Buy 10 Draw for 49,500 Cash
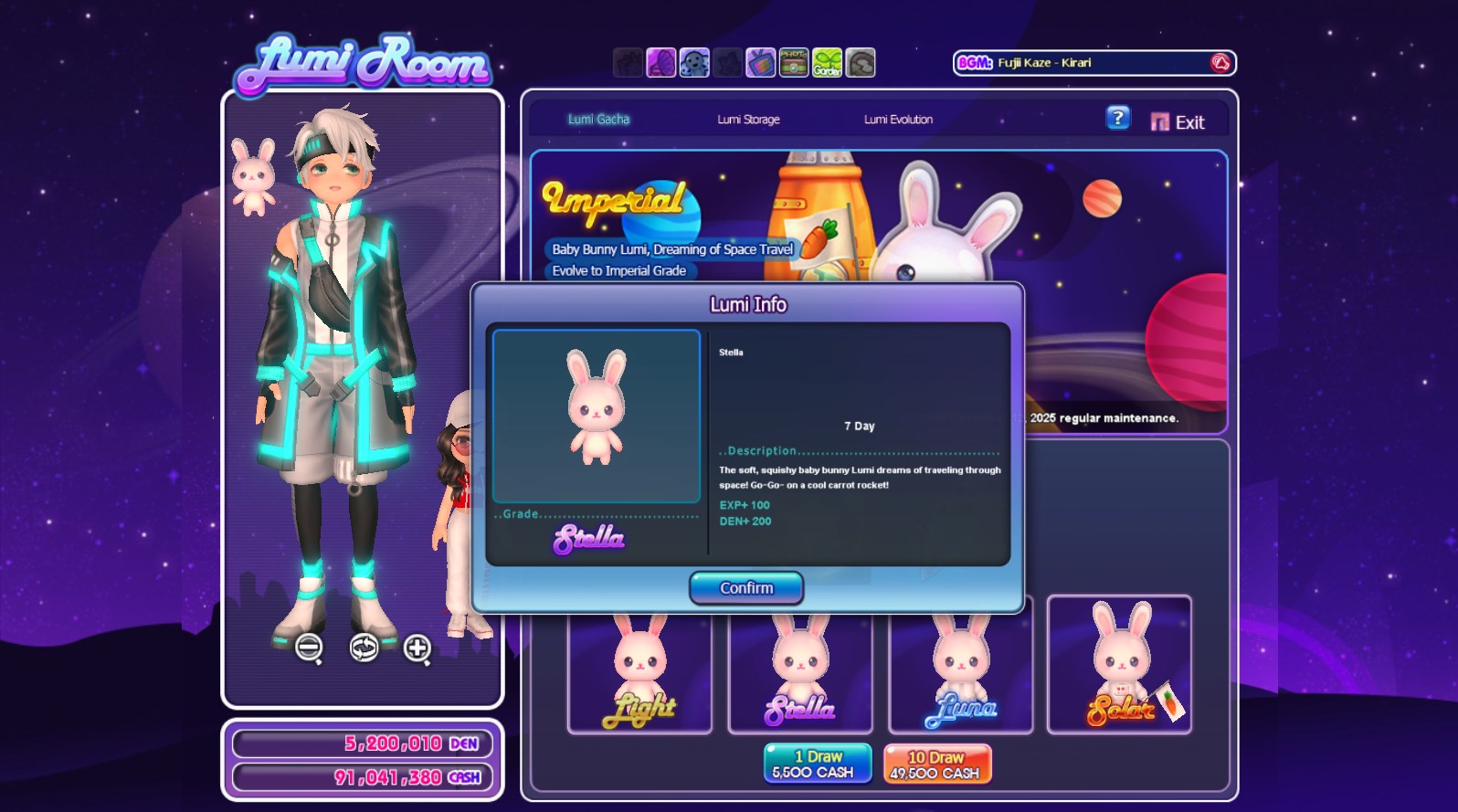This screenshot has width=1458, height=812. coord(936,765)
